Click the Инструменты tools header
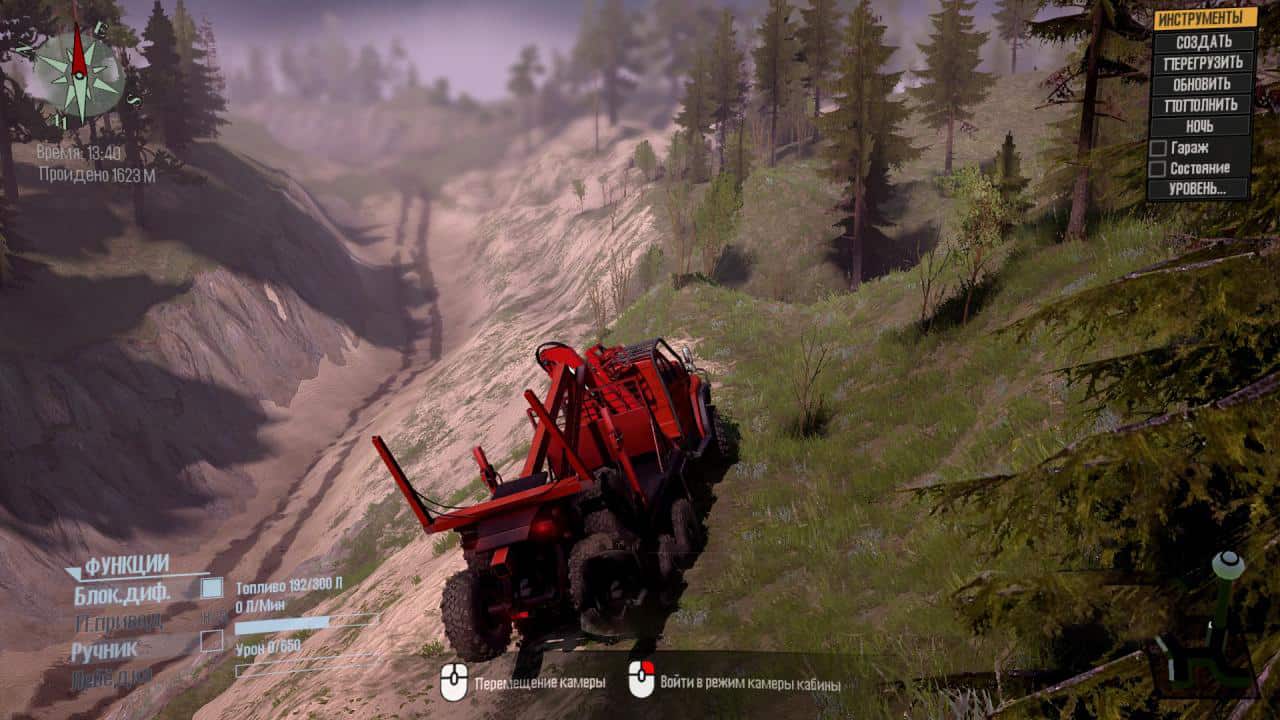 coord(1205,18)
